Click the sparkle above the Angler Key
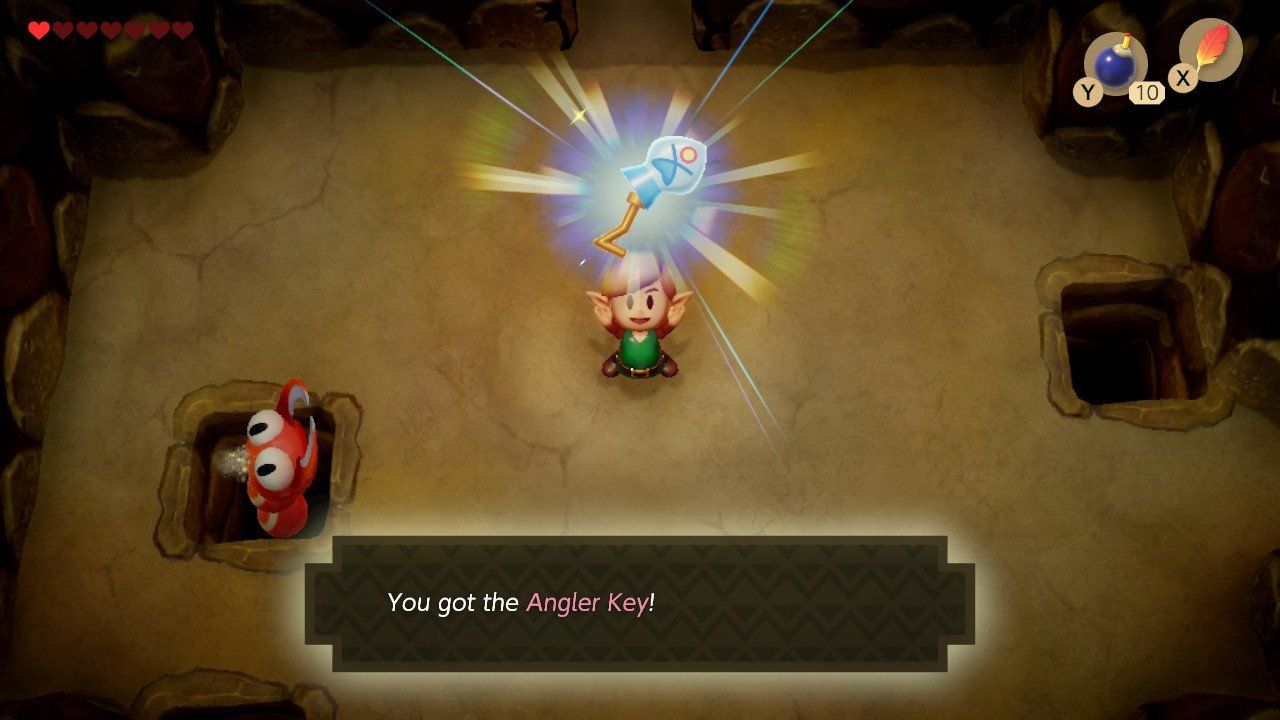The height and width of the screenshot is (720, 1280). point(578,117)
